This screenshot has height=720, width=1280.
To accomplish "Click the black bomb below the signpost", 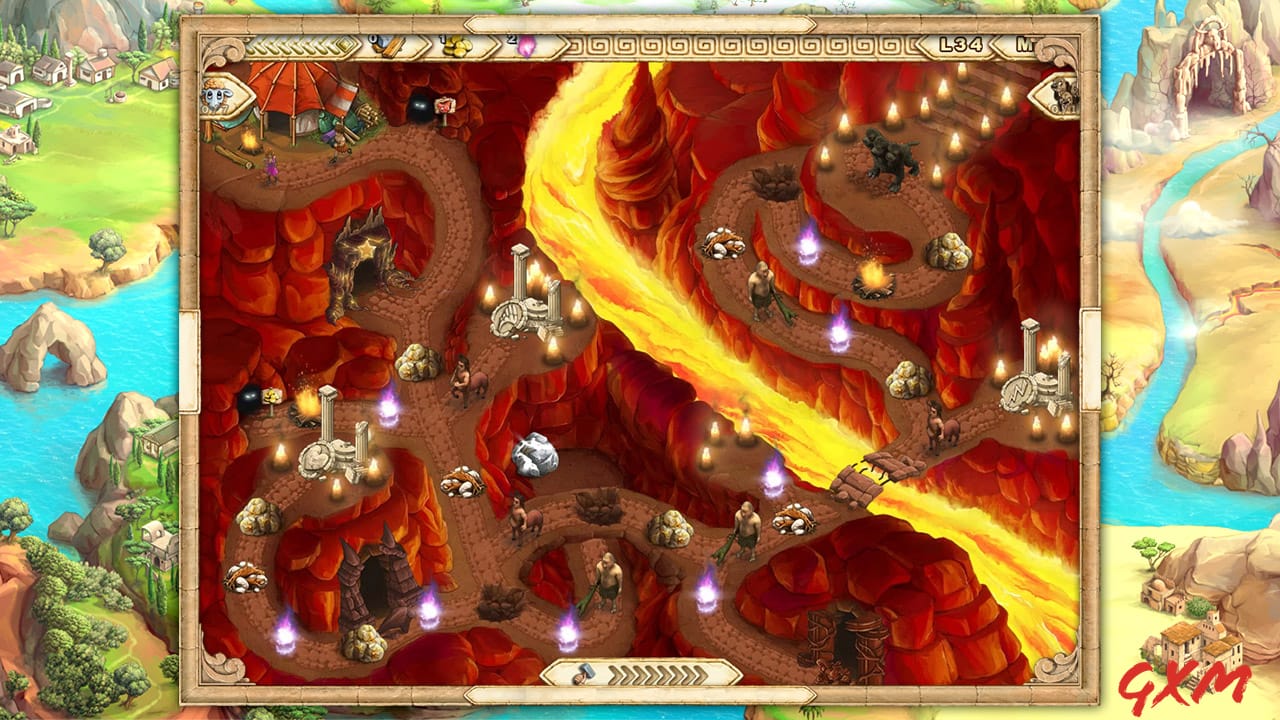I will [x=418, y=108].
